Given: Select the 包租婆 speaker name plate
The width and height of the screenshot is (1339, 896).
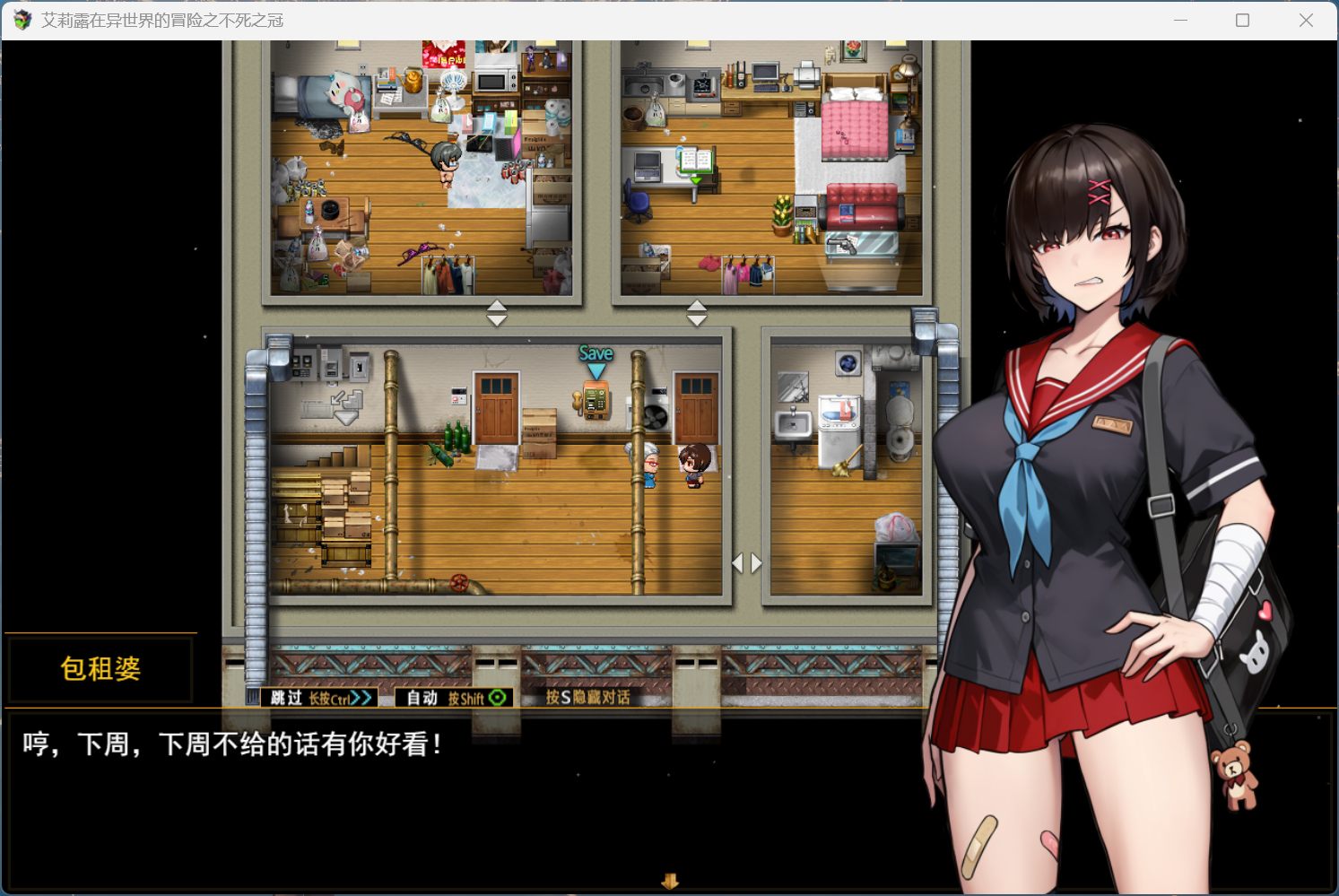Looking at the screenshot, I should point(99,666).
